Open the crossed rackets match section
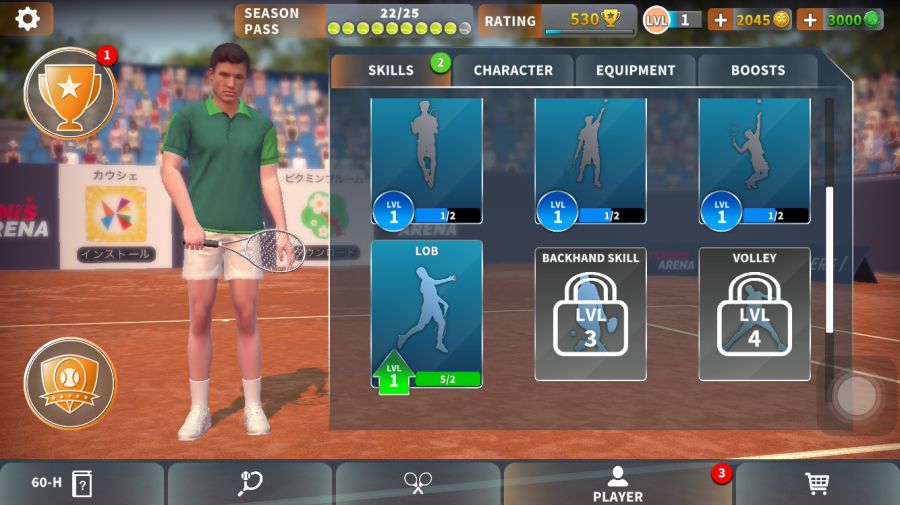 417,483
